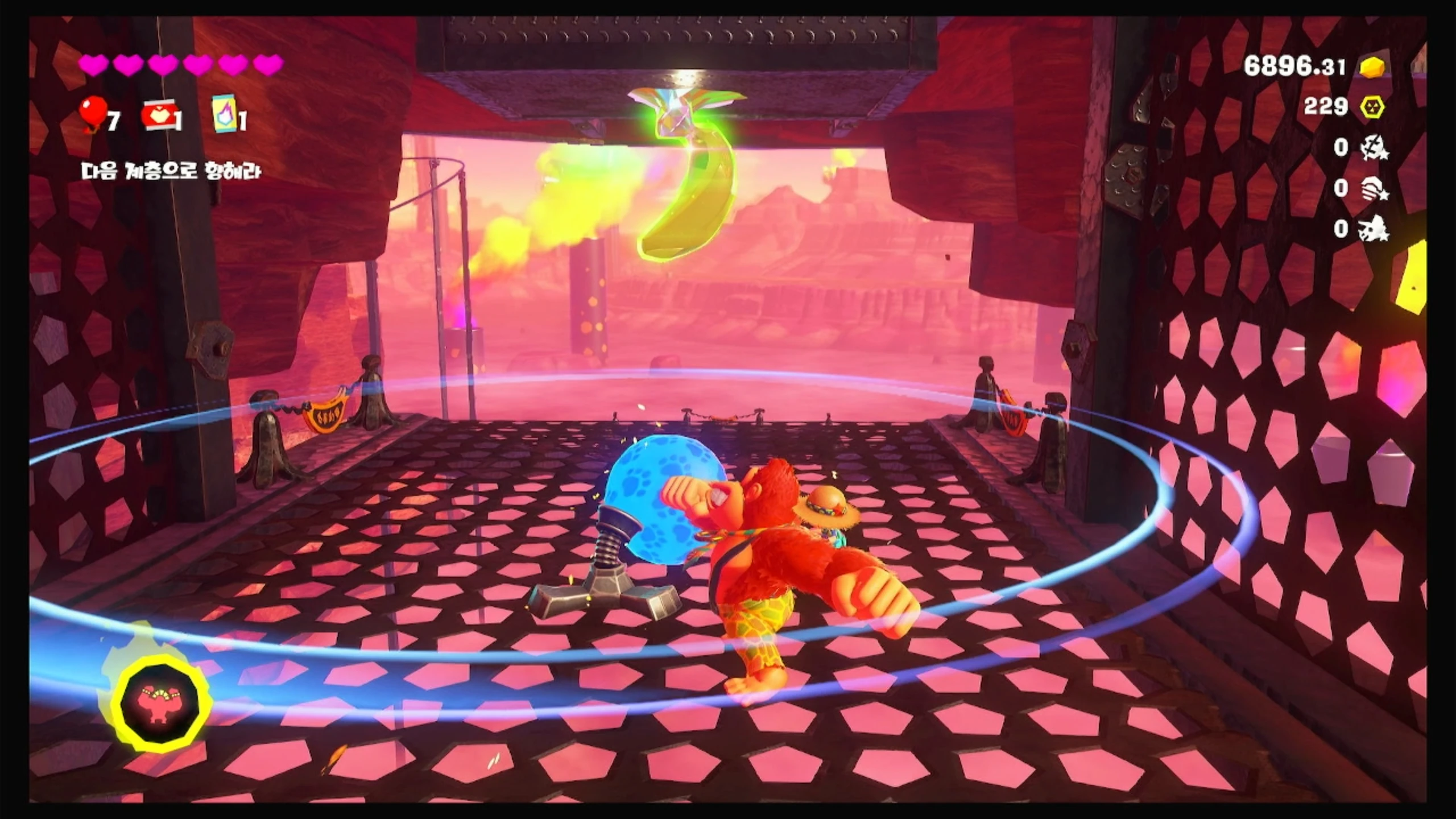Select the triceratops skull fossil icon
Image resolution: width=1456 pixels, height=819 pixels.
click(x=1374, y=229)
